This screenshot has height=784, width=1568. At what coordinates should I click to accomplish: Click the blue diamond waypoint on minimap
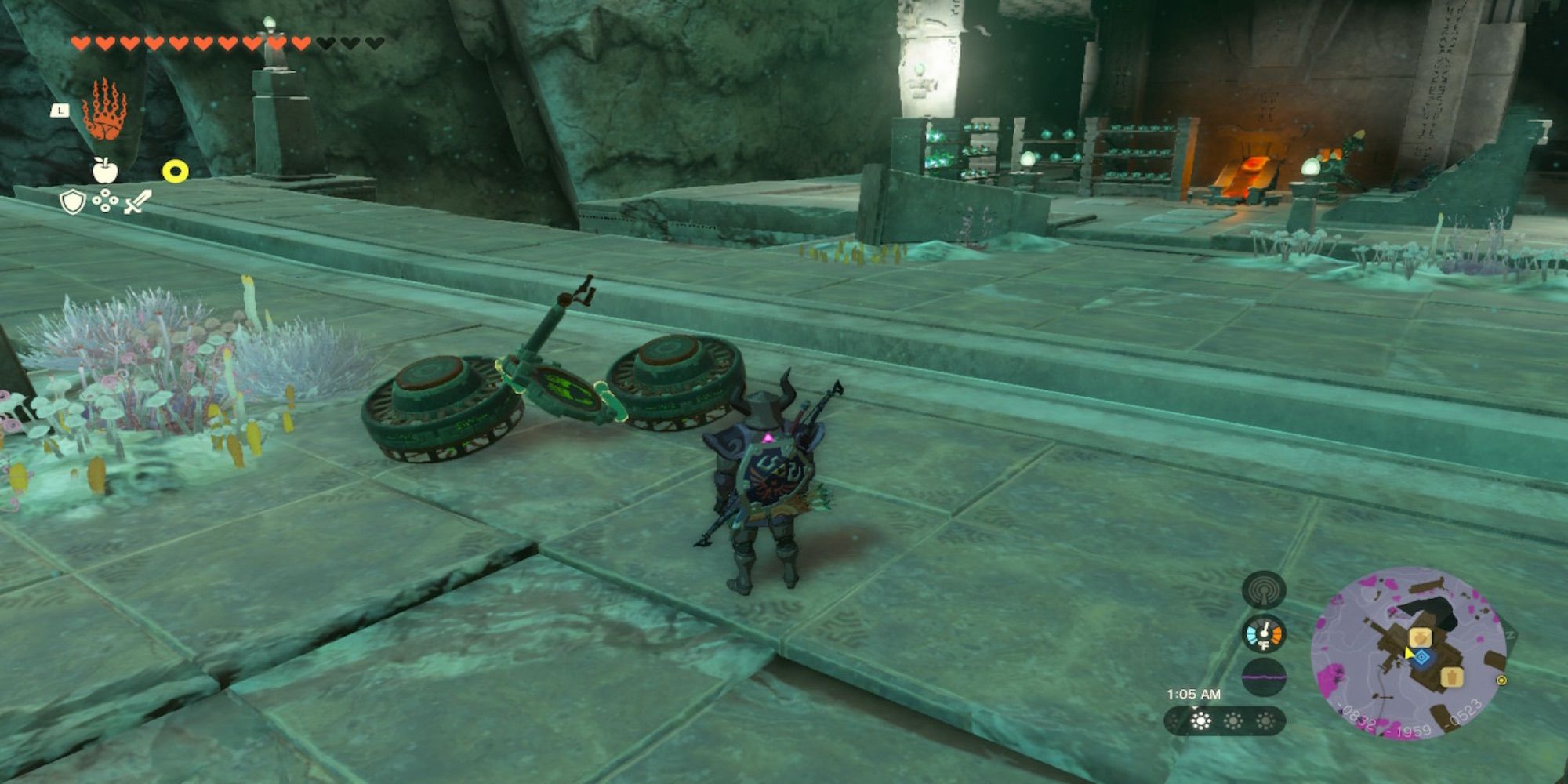pyautogui.click(x=1421, y=657)
